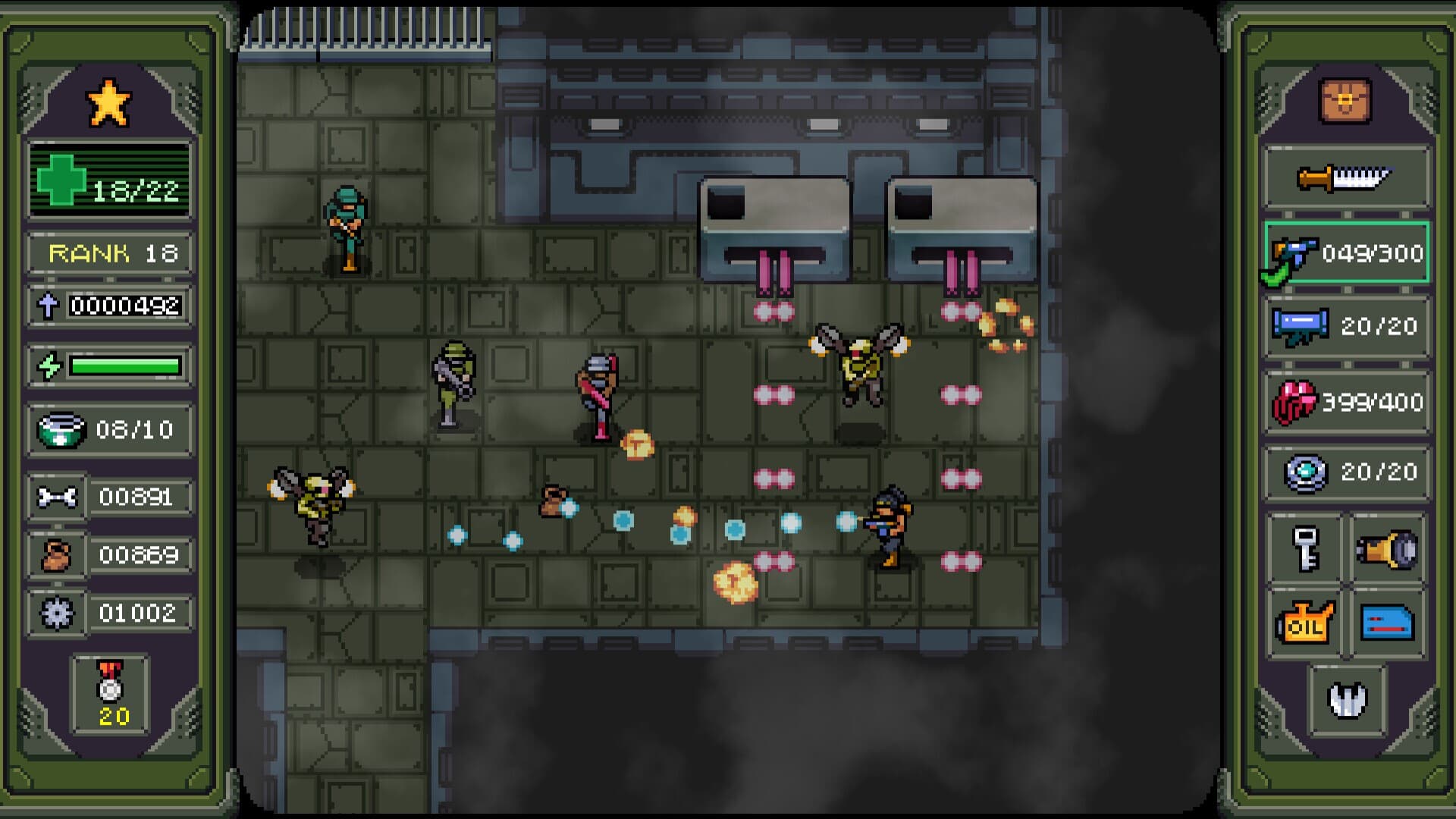This screenshot has height=819, width=1456.
Task: Select the key item slot
Action: 1306,549
